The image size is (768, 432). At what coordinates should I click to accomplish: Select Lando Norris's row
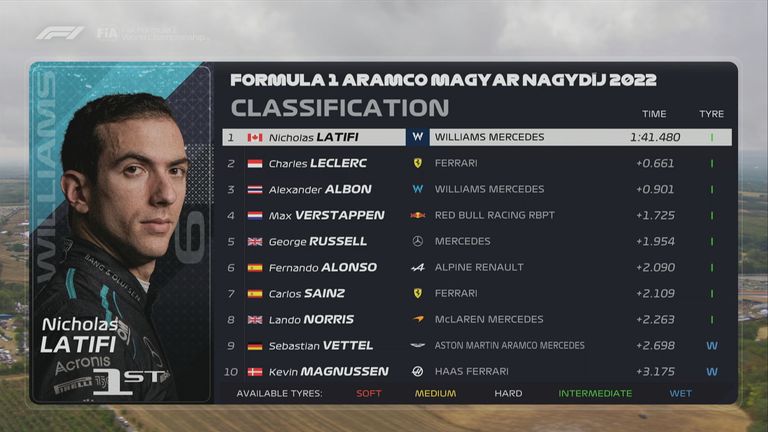476,319
